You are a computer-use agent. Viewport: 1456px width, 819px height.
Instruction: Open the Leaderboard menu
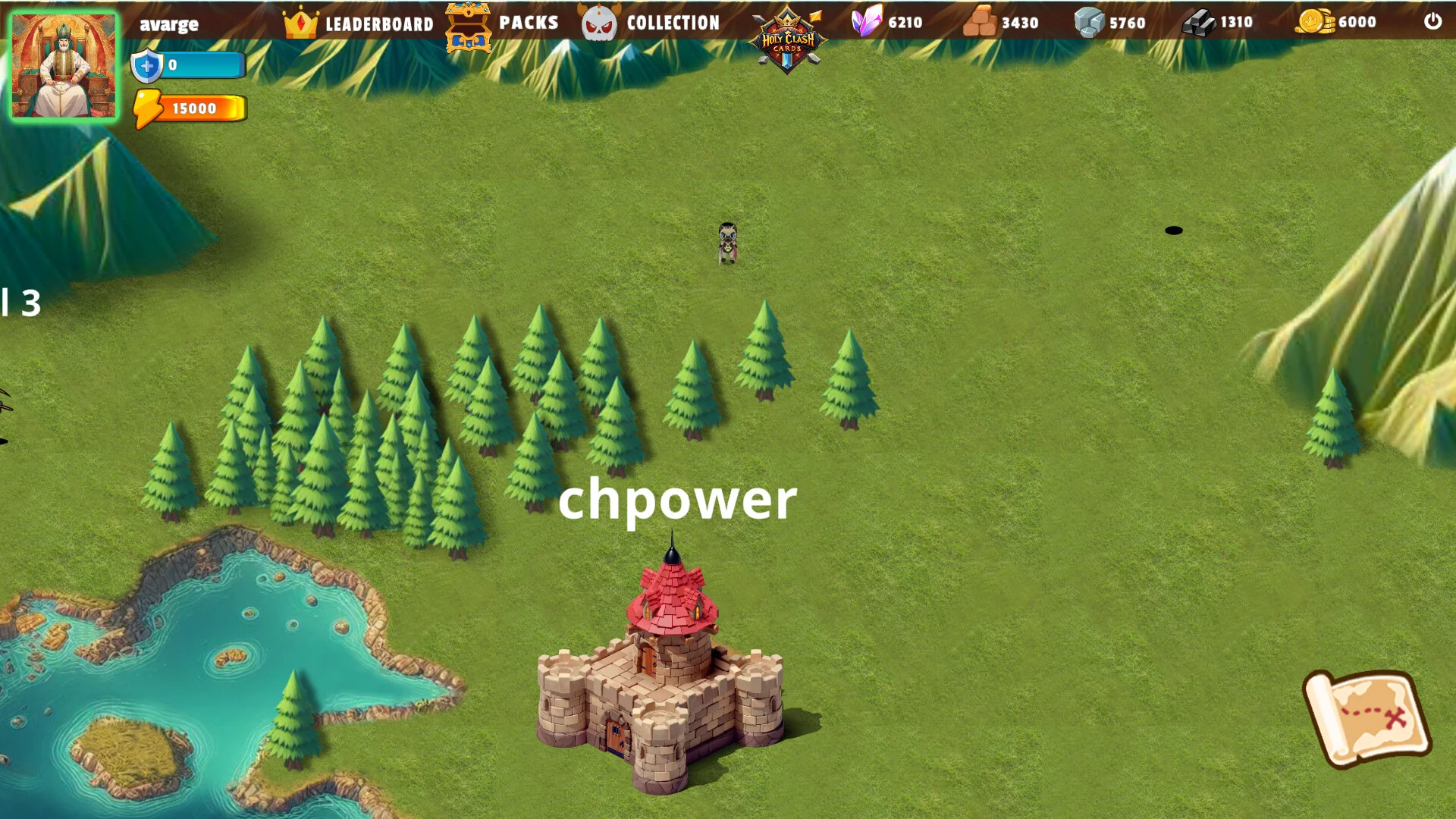tap(359, 24)
